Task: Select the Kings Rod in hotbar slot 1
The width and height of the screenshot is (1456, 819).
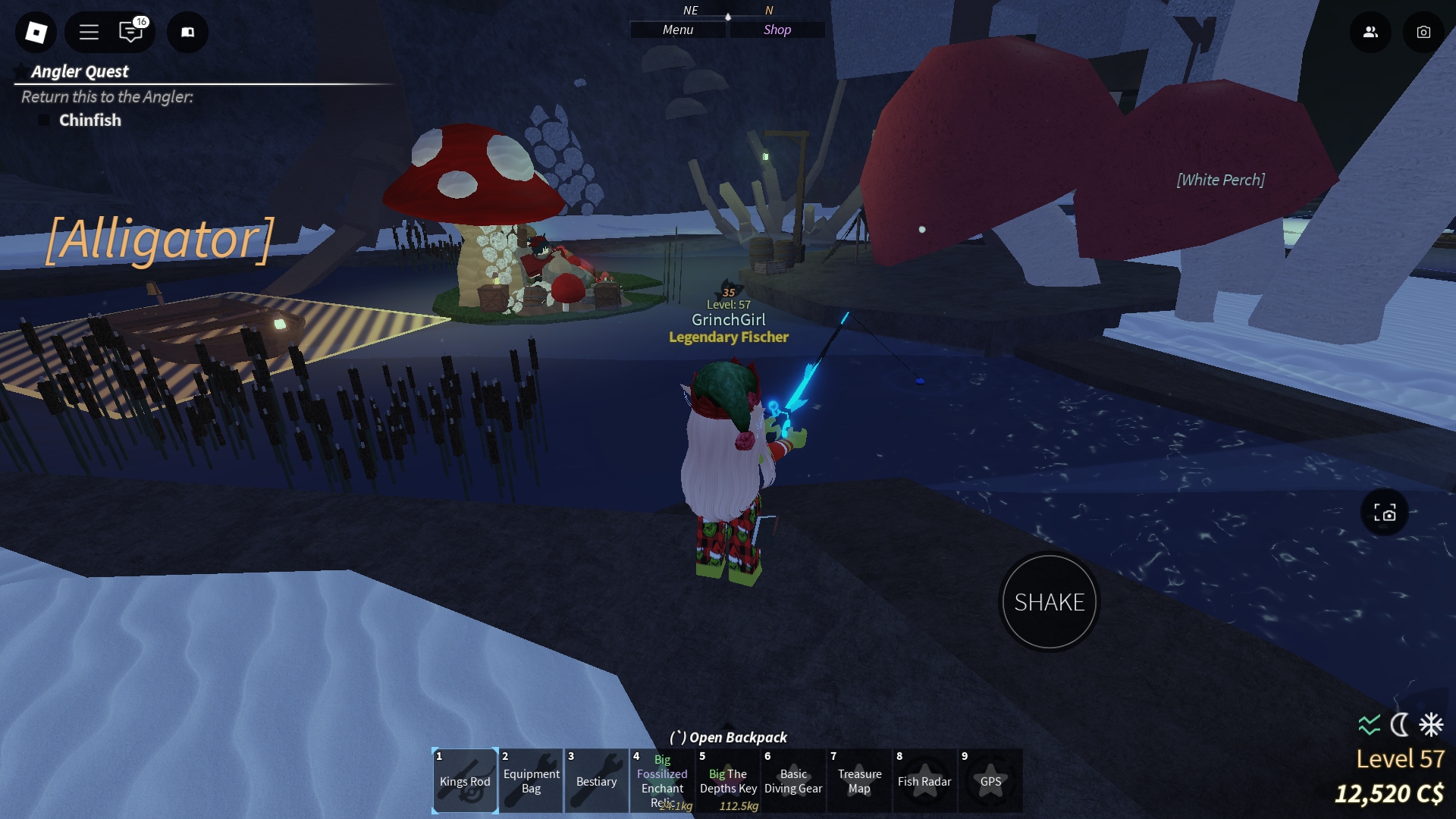Action: pyautogui.click(x=464, y=780)
